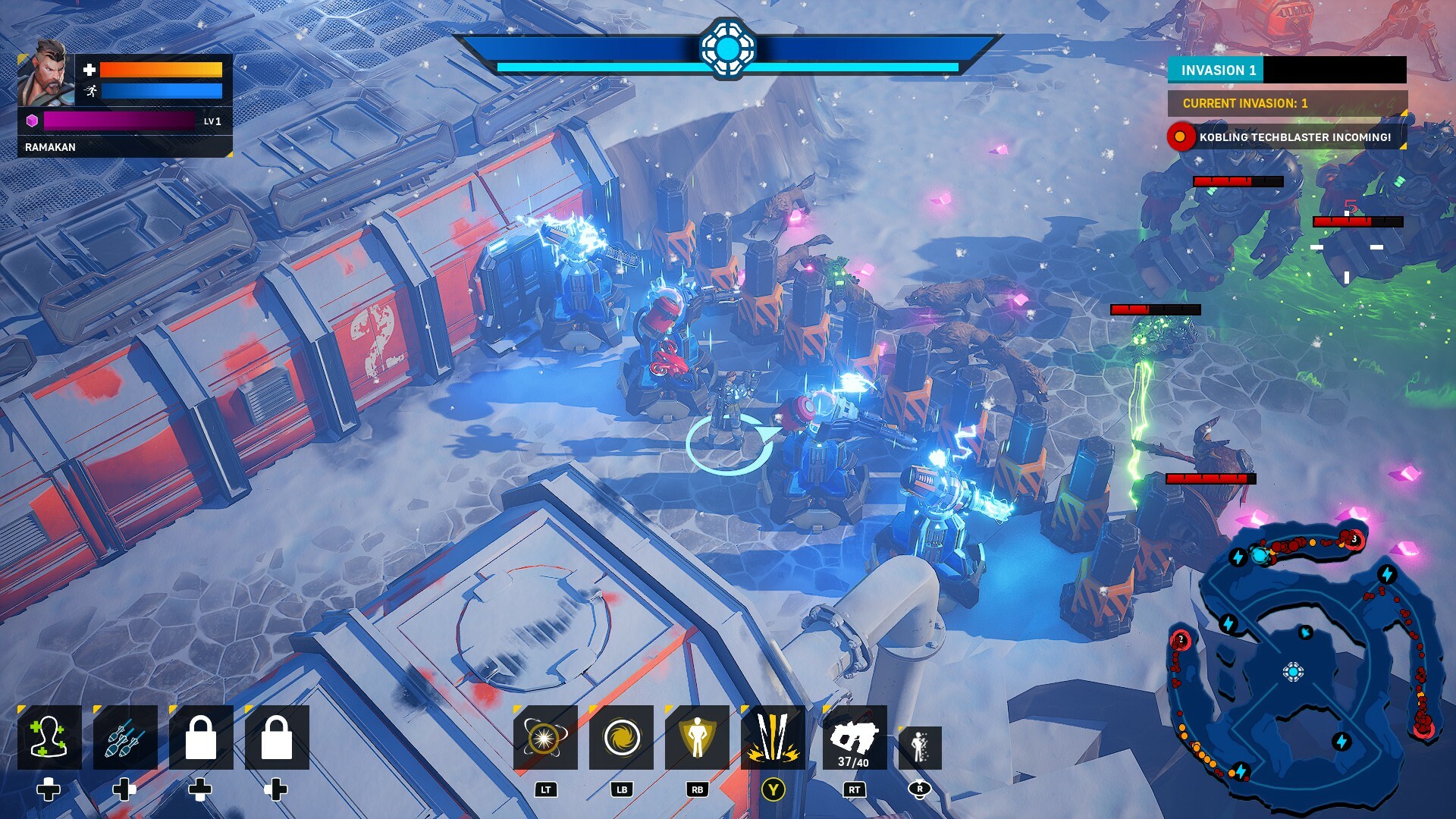This screenshot has width=1456, height=819.
Task: Click the Ramakan hero portrait
Action: tap(45, 74)
